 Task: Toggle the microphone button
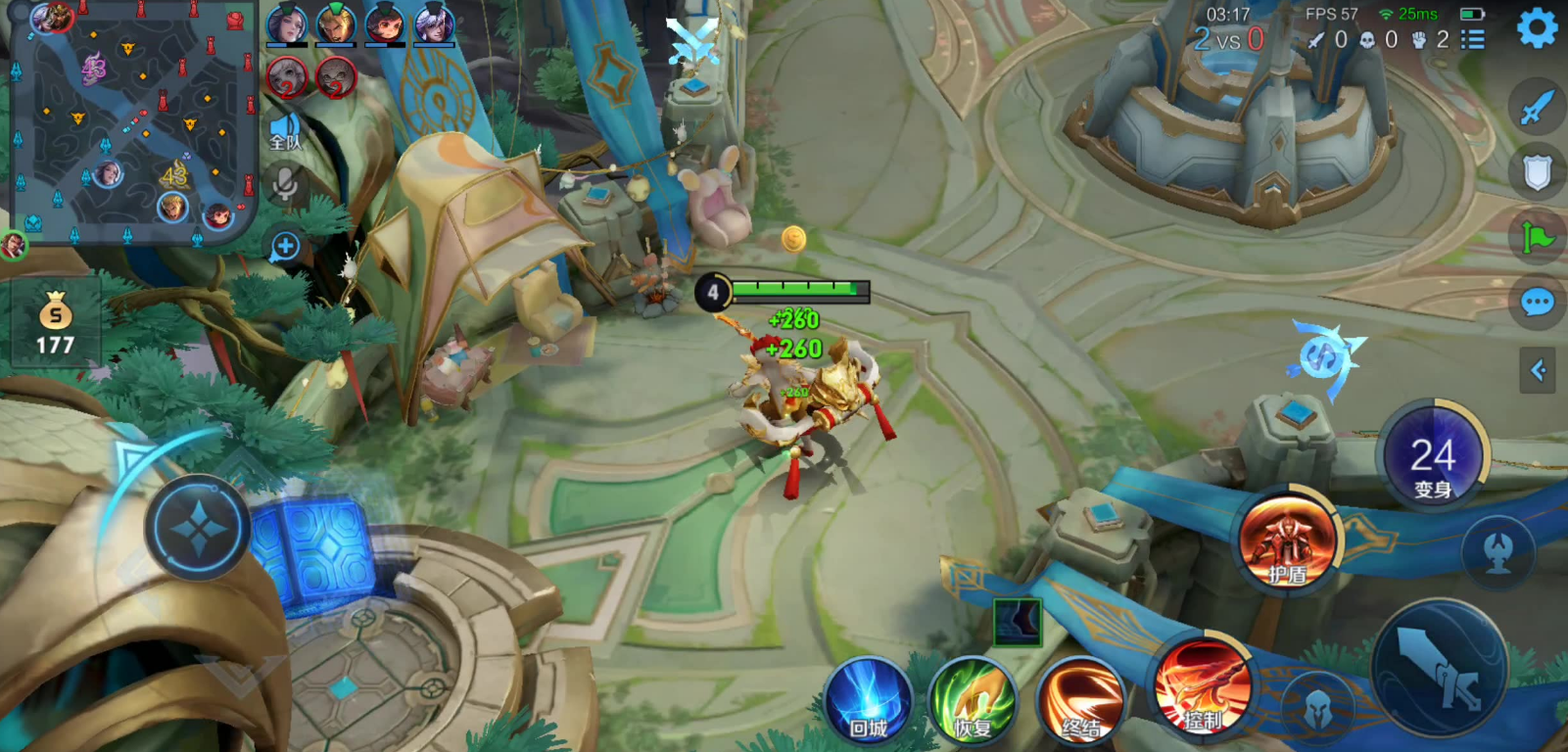click(285, 184)
